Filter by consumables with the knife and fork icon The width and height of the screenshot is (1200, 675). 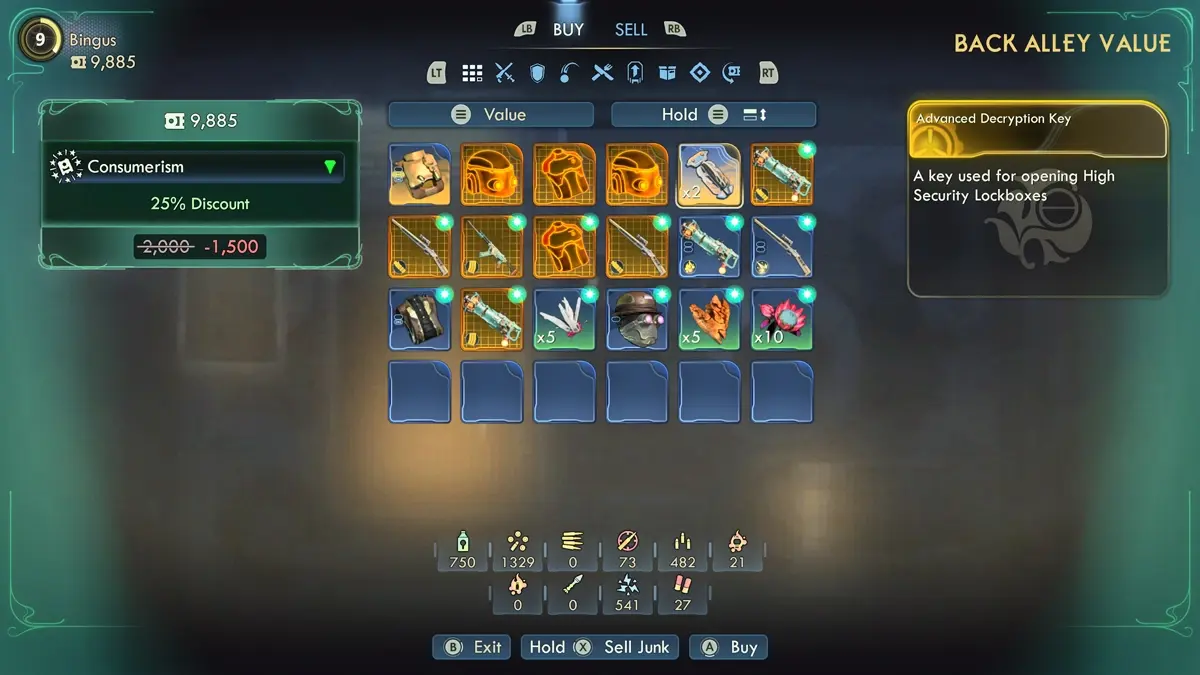click(602, 72)
